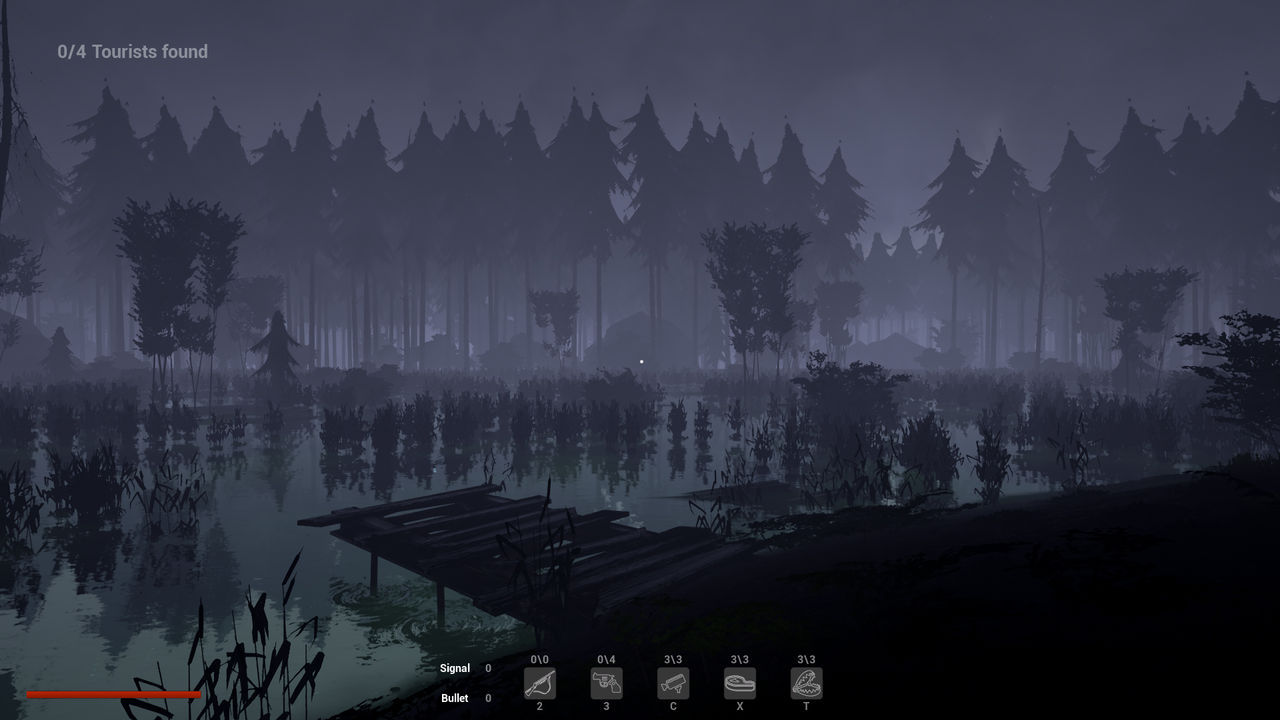Screen dimensions: 1280x720
Task: Click the '3' keybind label under the revolver
Action: click(607, 706)
